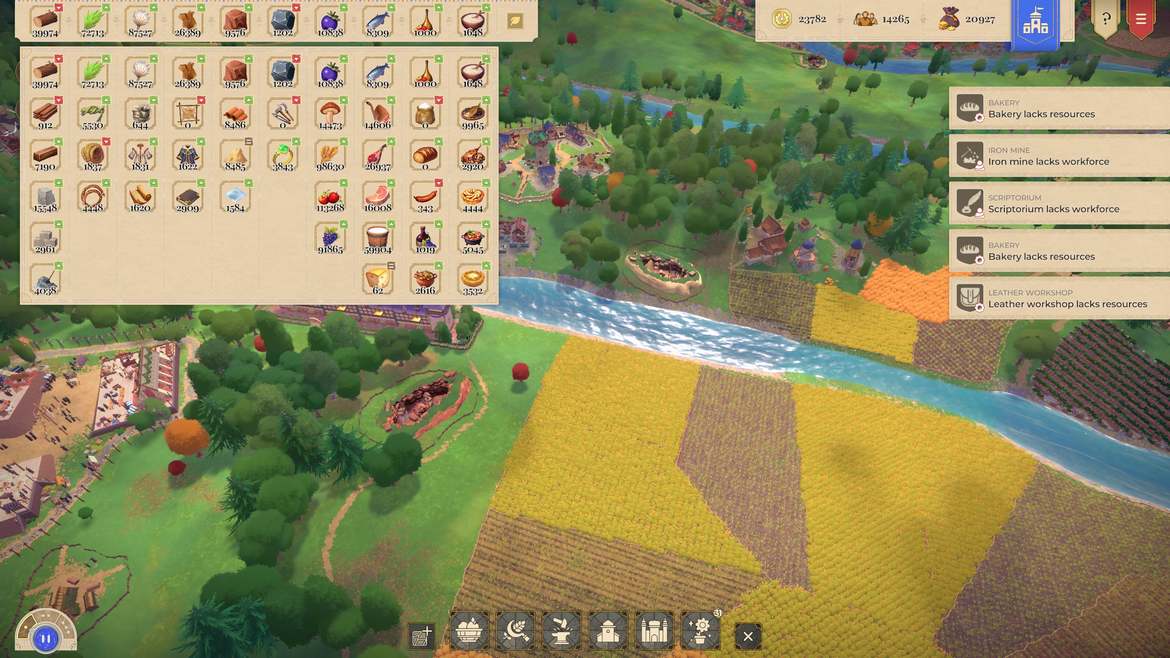Screen dimensions: 1170x658
Task: Select the gold ring resource slot
Action: point(282,154)
